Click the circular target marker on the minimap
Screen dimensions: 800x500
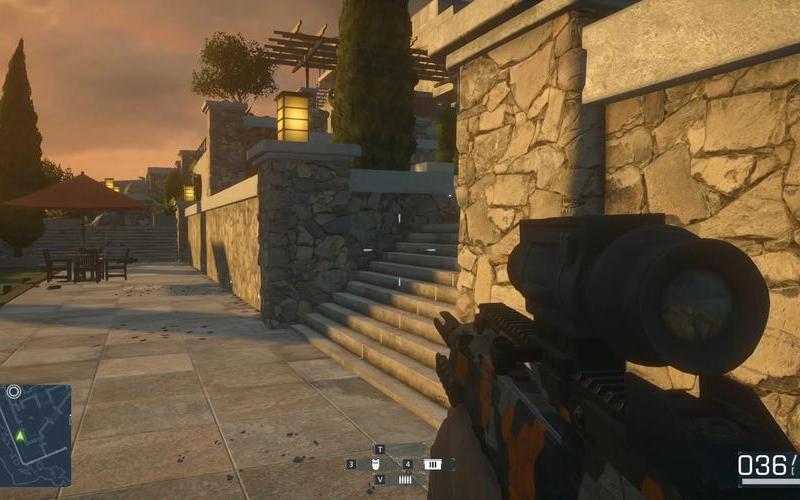[x=14, y=392]
